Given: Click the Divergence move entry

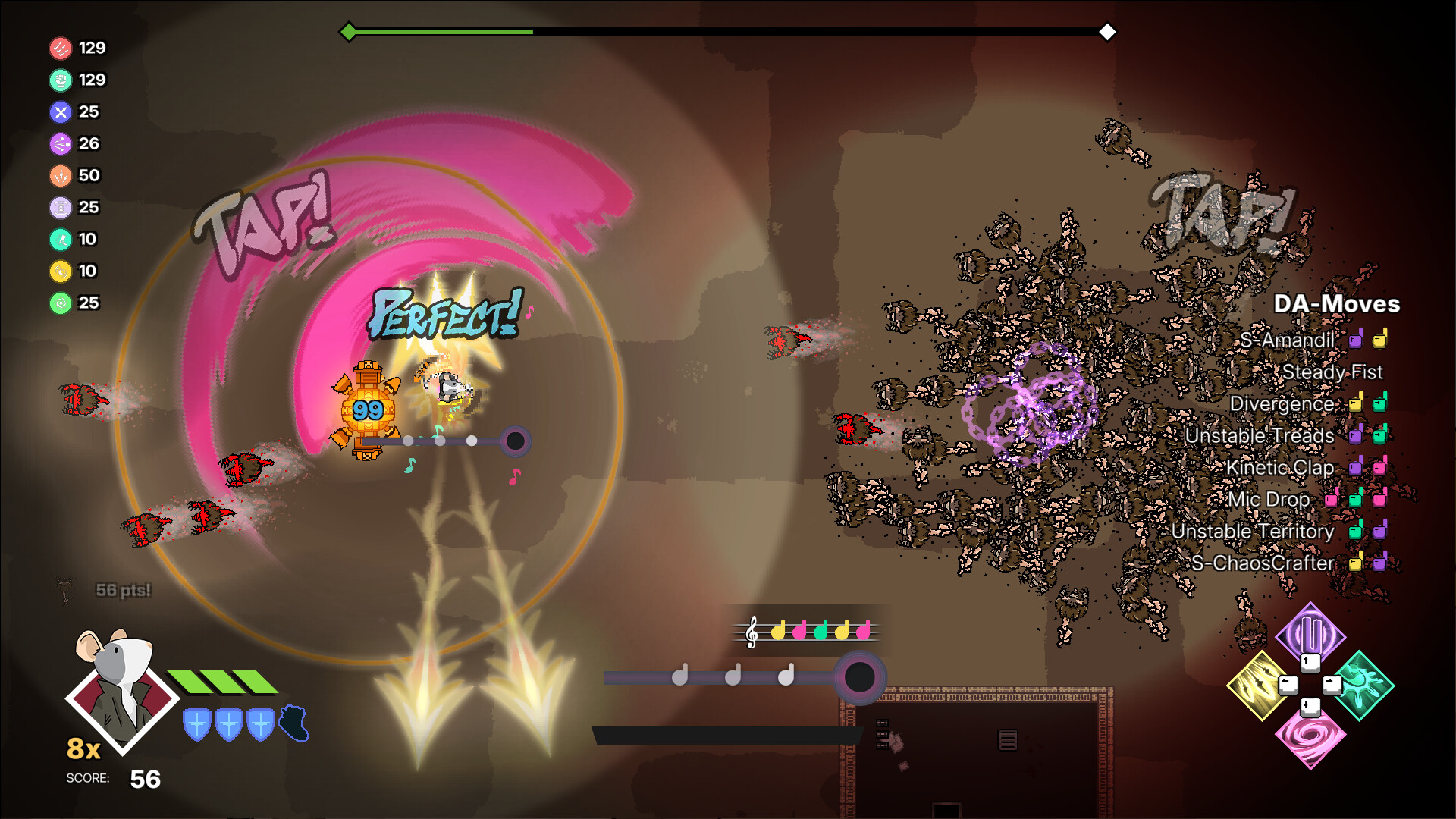Looking at the screenshot, I should [1284, 404].
